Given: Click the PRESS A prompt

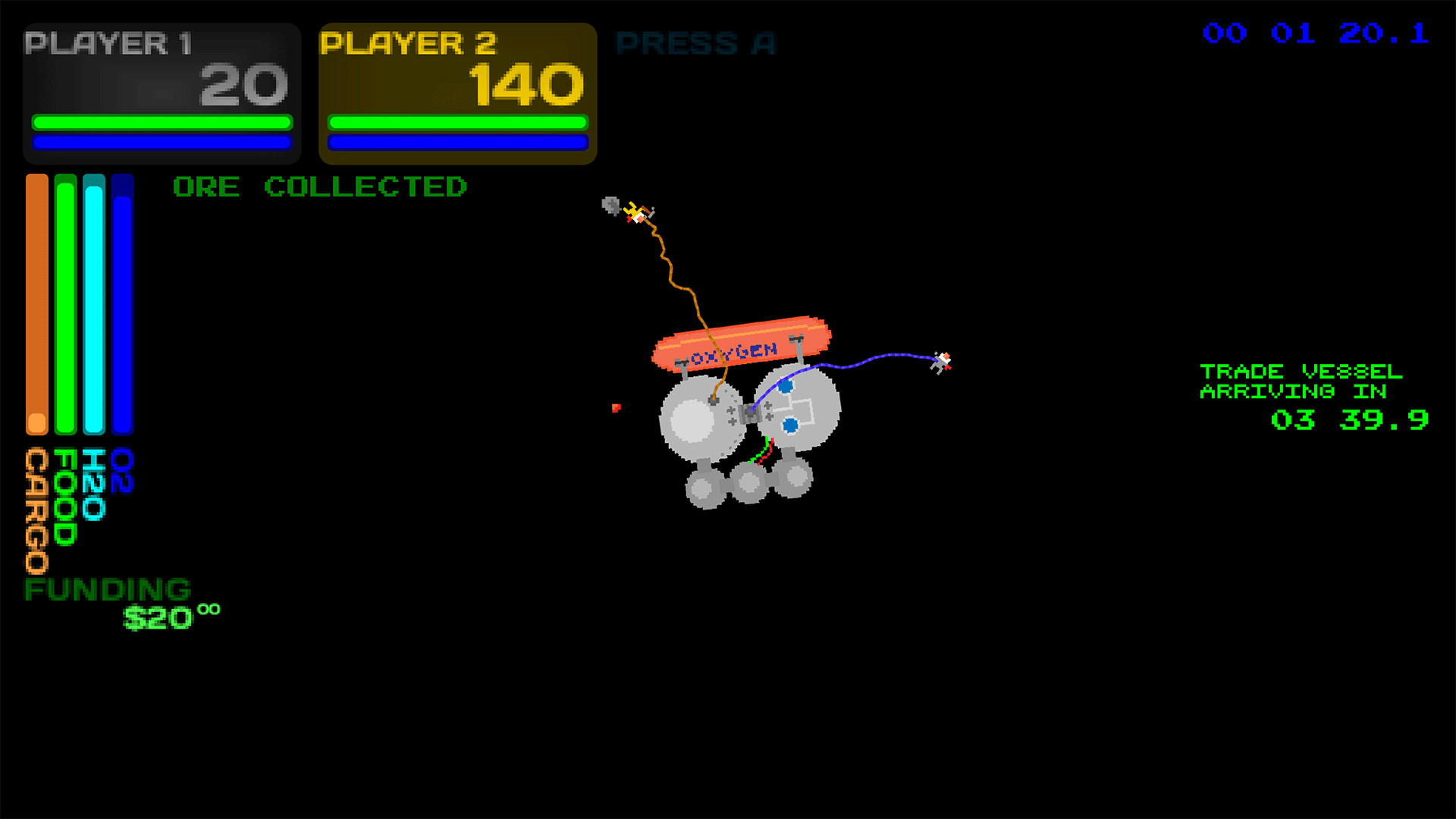Looking at the screenshot, I should (x=695, y=43).
